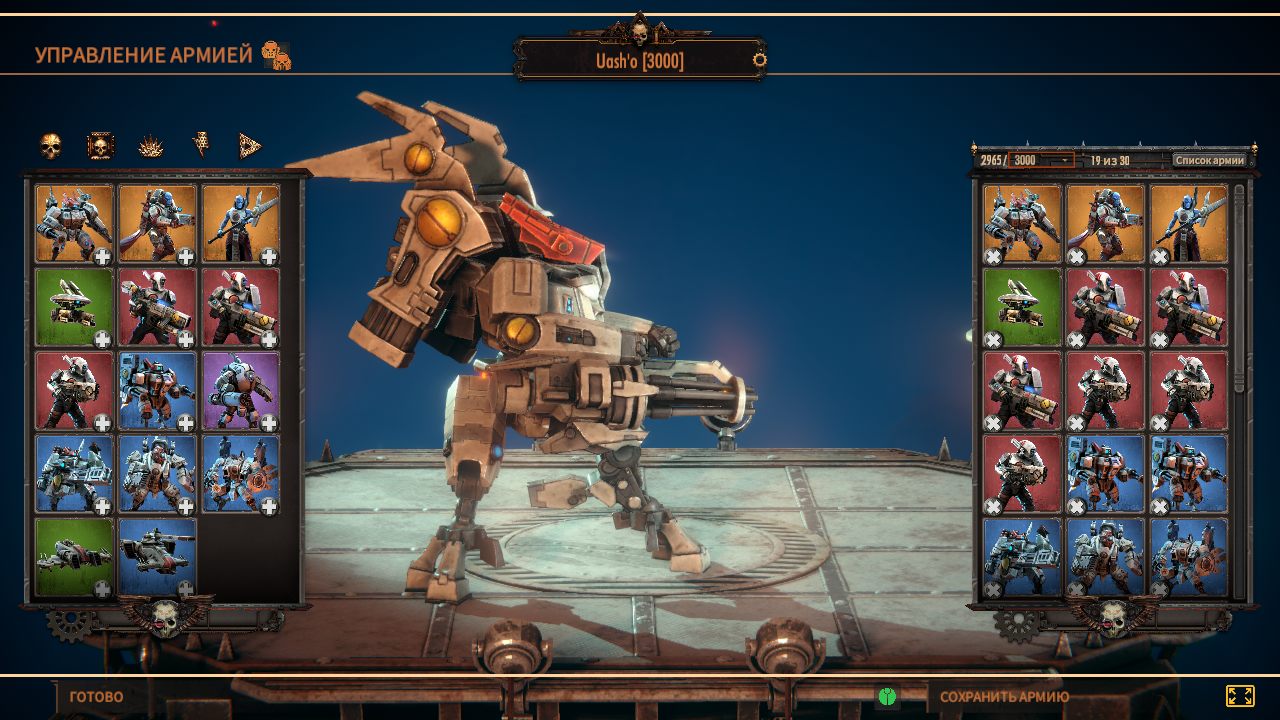Click the ГОТОВО button
This screenshot has height=720, width=1280.
click(96, 697)
